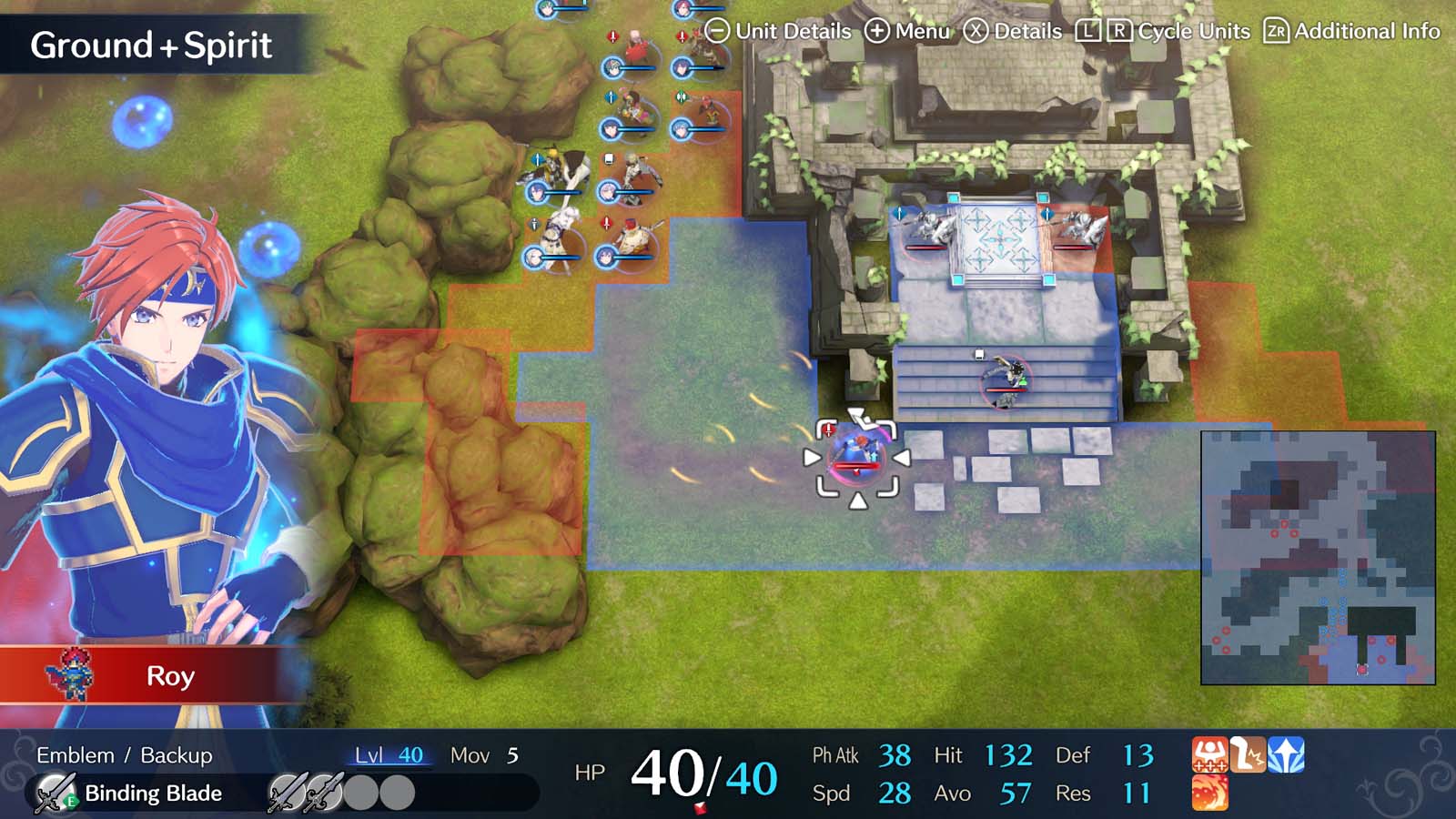Cycle units using the R prompt
Viewport: 1456px width, 819px height.
(x=1122, y=30)
